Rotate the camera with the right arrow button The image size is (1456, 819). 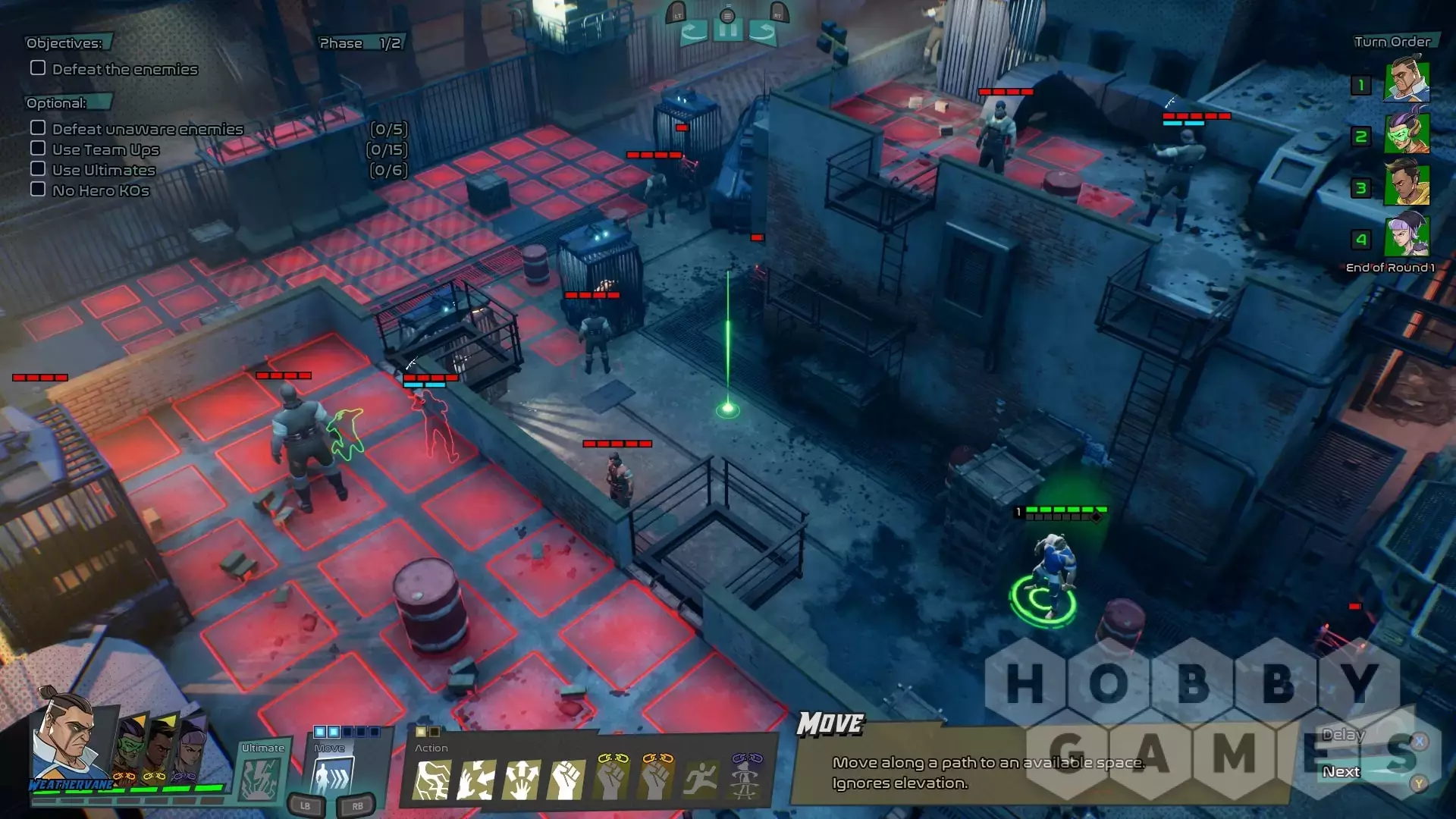pyautogui.click(x=762, y=32)
